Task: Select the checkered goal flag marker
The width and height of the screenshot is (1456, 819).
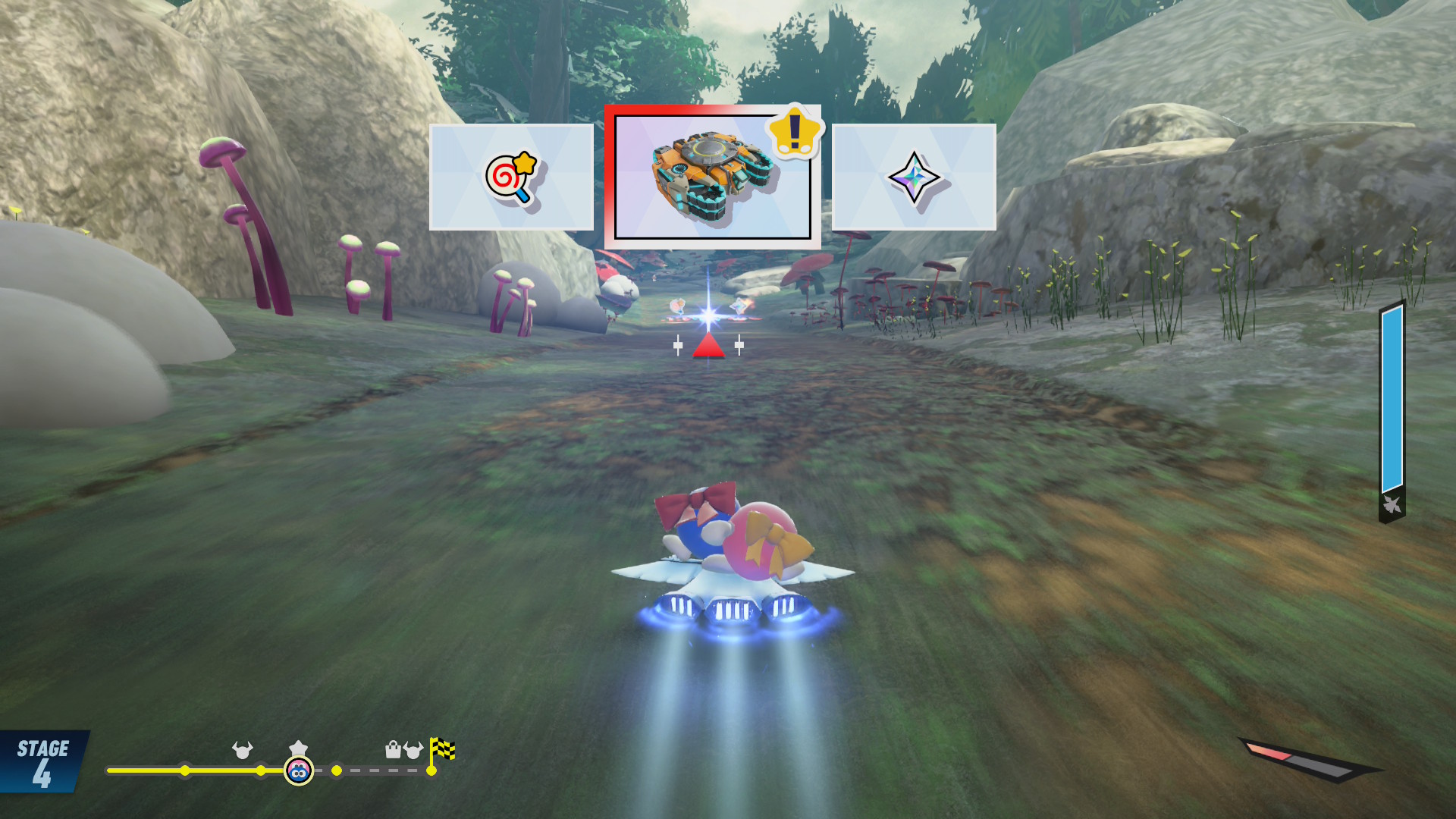Action: tap(442, 750)
